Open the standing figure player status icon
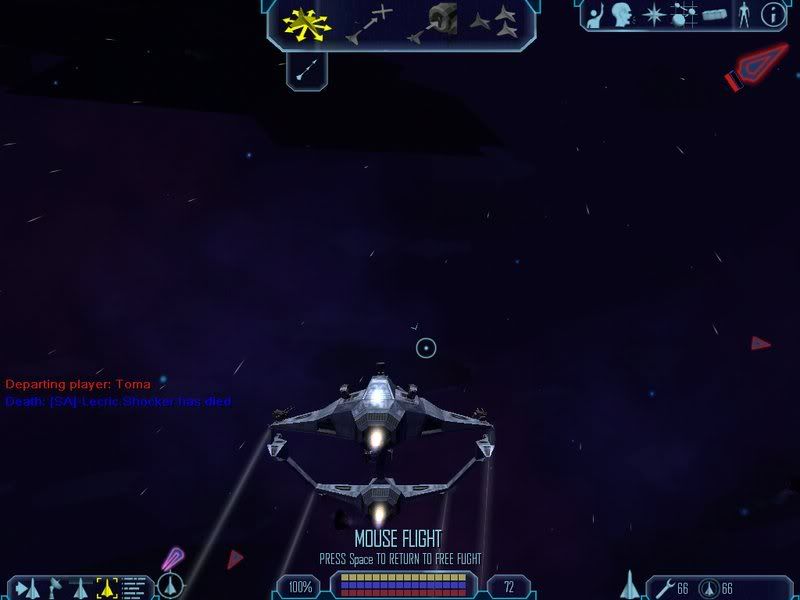Image resolution: width=800 pixels, height=600 pixels. (x=743, y=14)
